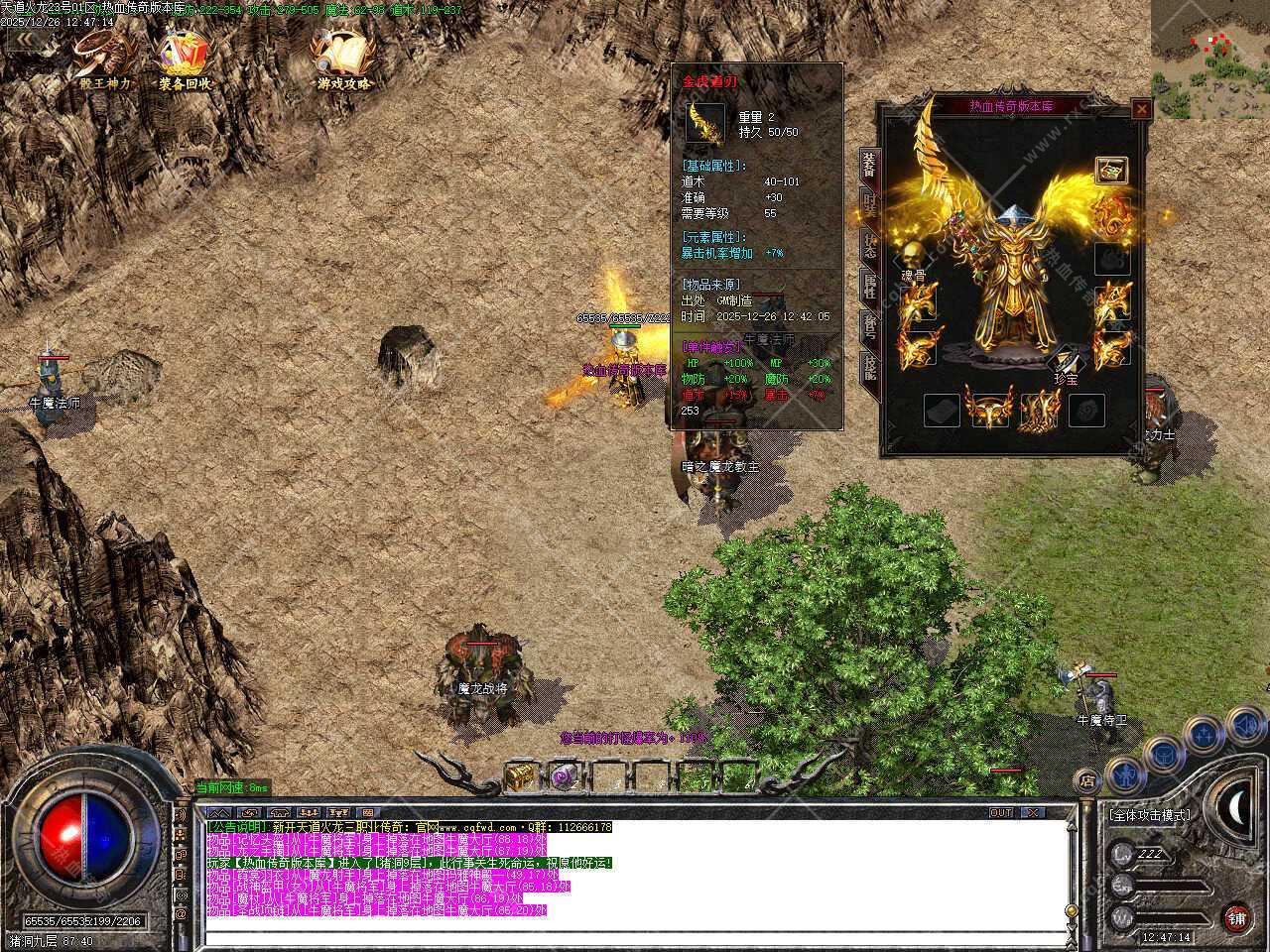
Task: Open the 状态 status tab
Action: [x=869, y=248]
